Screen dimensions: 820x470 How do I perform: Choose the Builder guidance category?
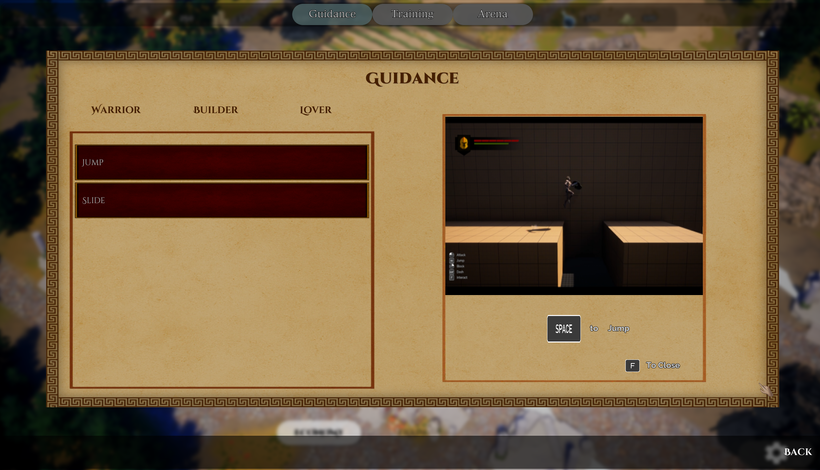[x=215, y=110]
